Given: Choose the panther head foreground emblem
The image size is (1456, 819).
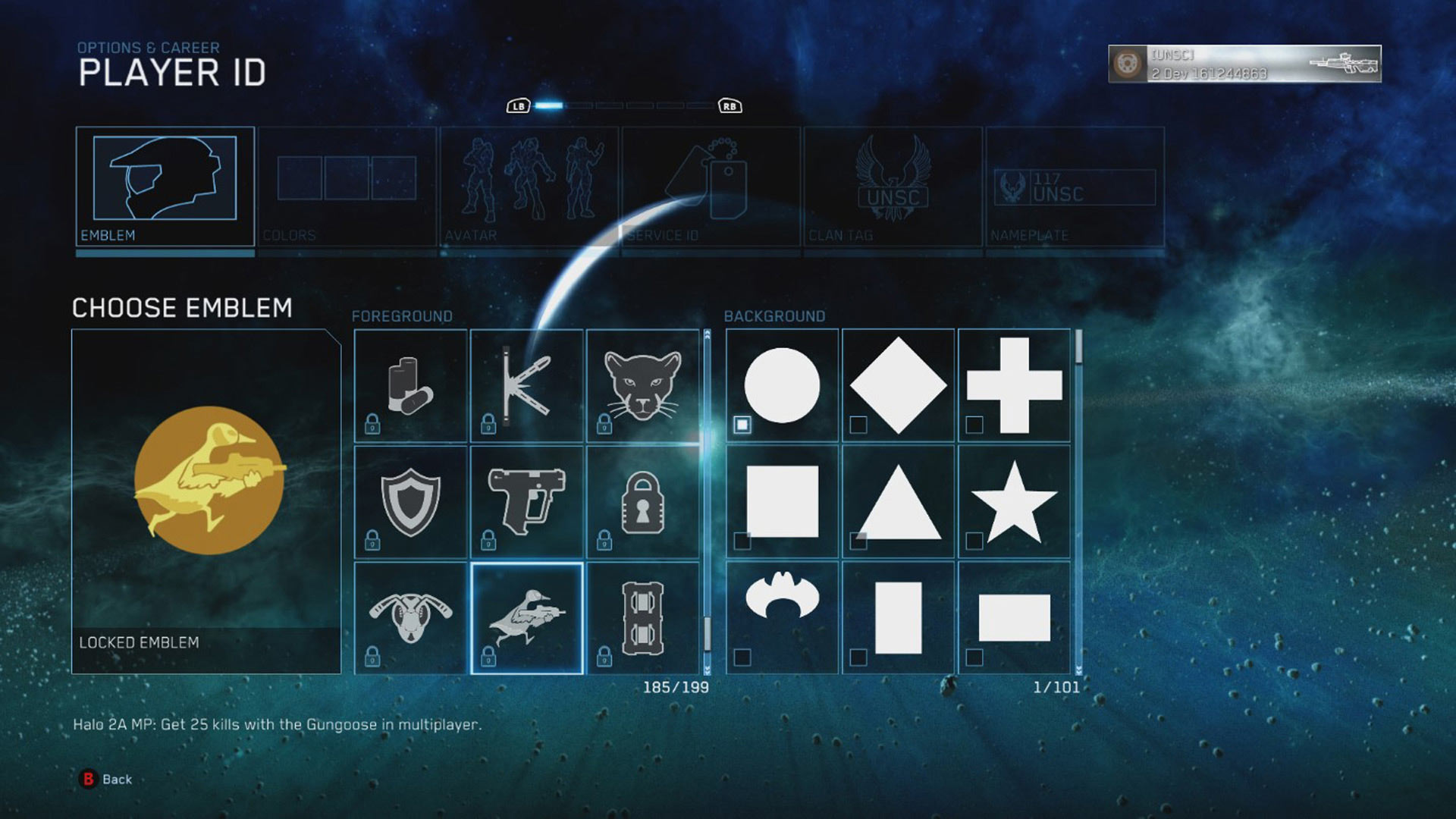Looking at the screenshot, I should [642, 386].
